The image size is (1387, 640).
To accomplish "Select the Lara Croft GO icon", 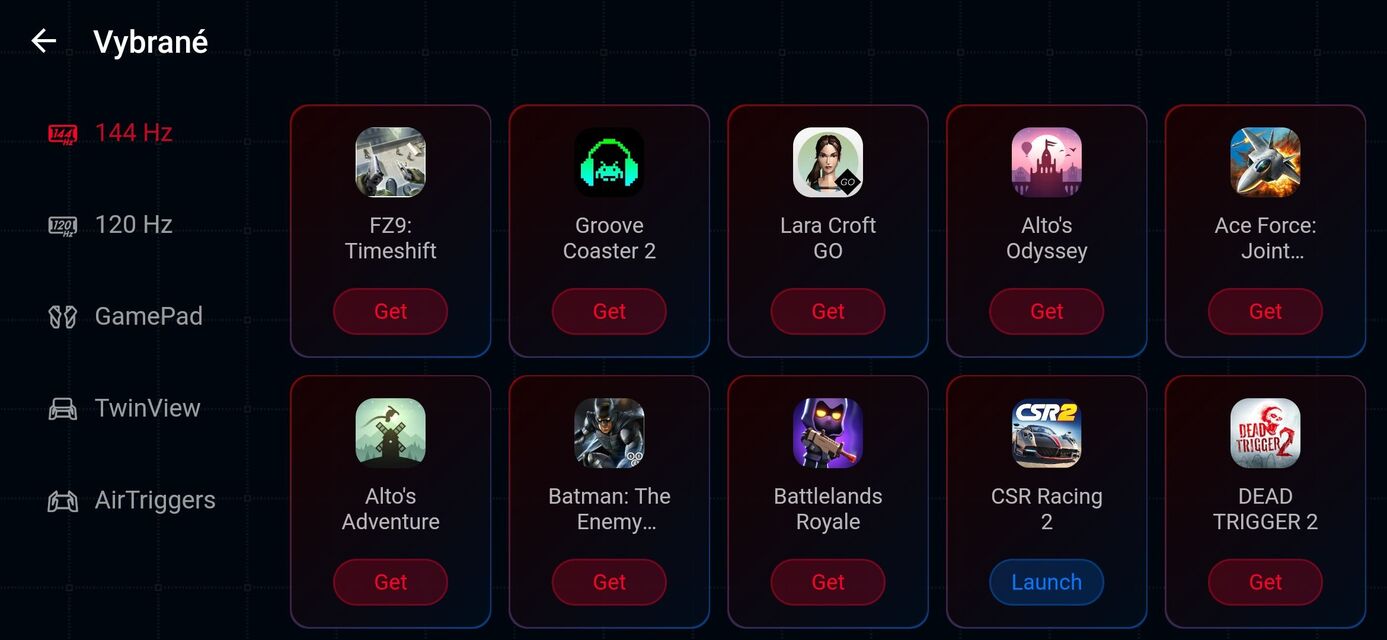I will pyautogui.click(x=828, y=162).
